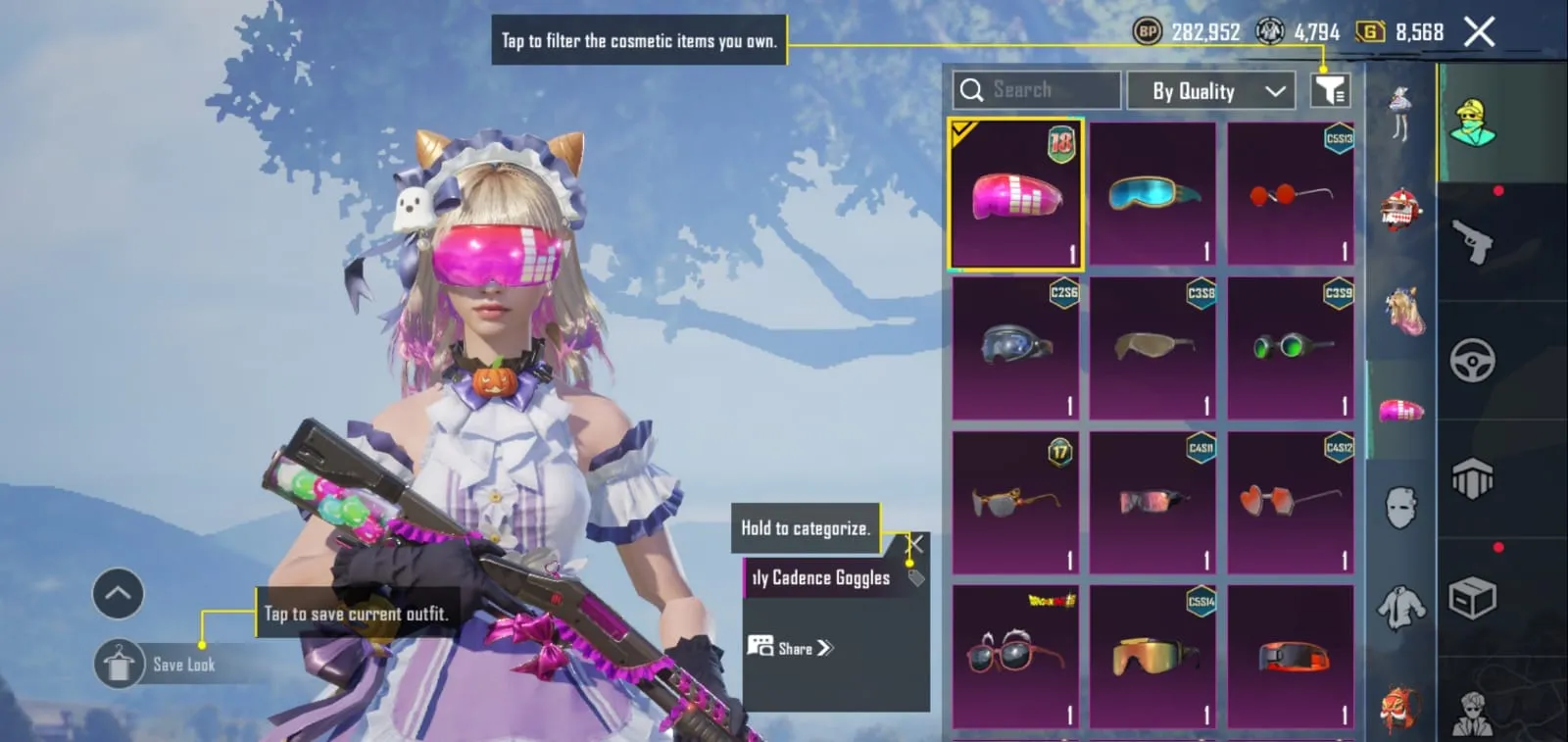Collapse the panel using the up chevron arrow
This screenshot has height=742, width=1568.
pyautogui.click(x=118, y=593)
